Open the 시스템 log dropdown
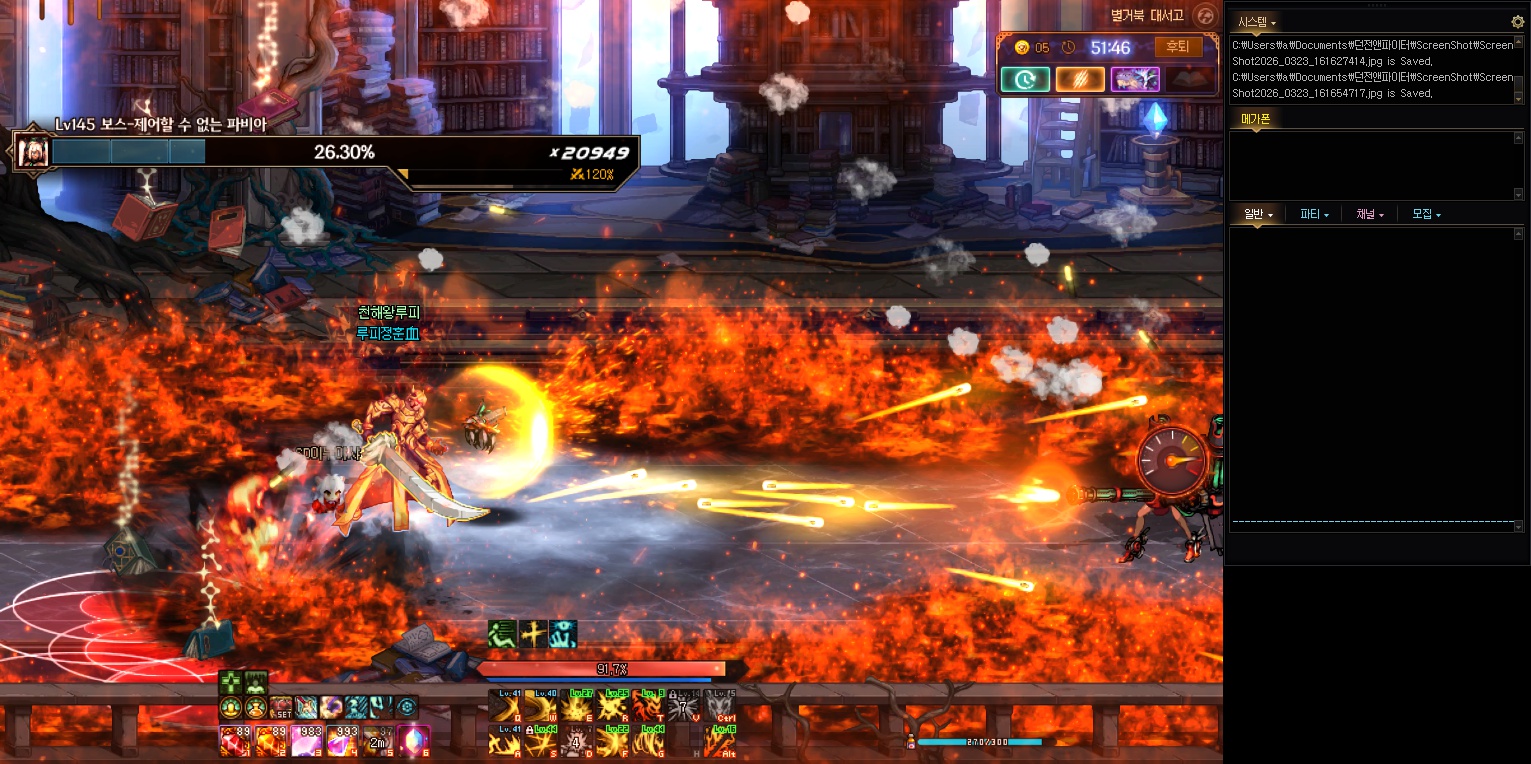 (1257, 22)
